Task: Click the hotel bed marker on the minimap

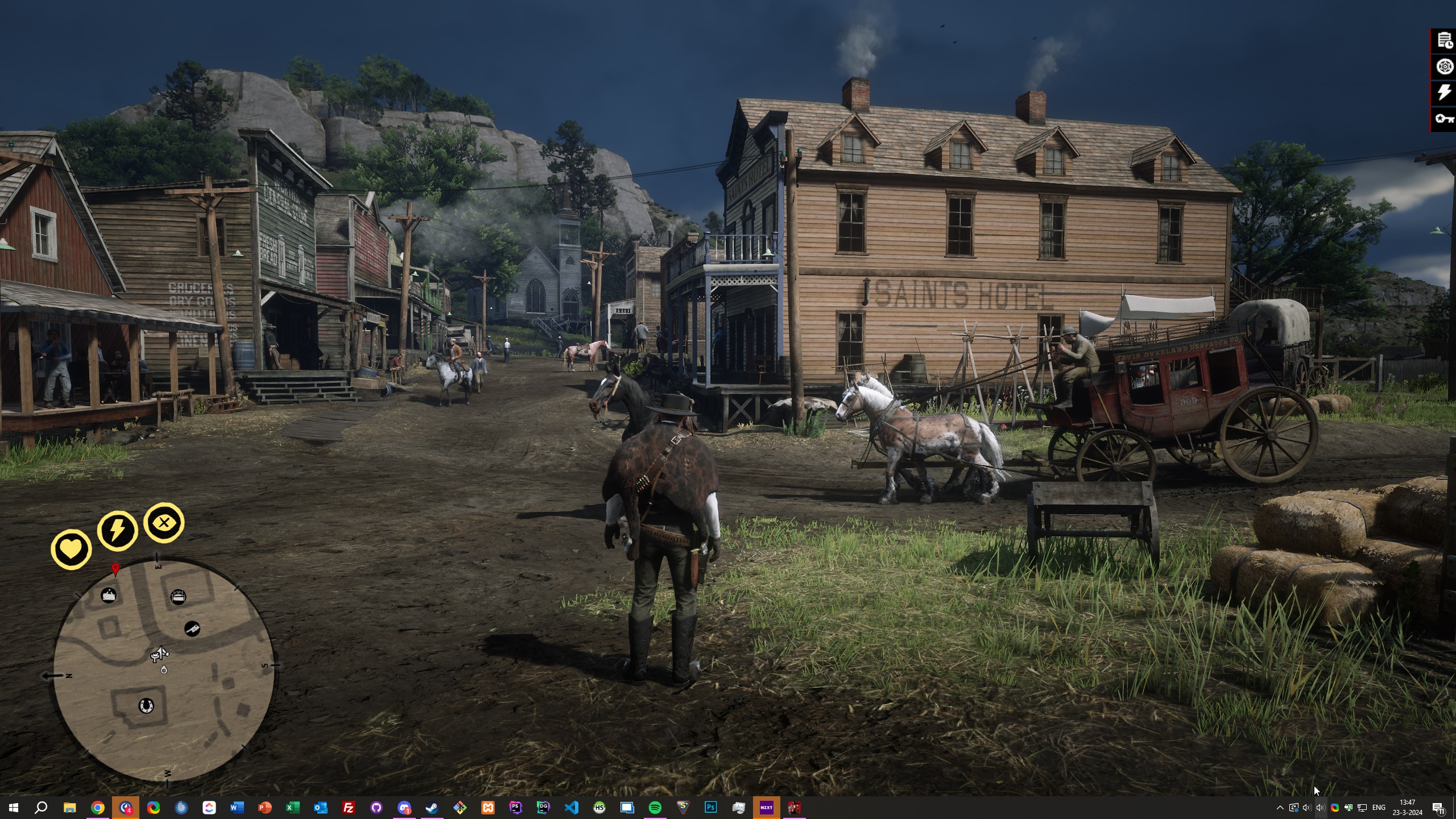Action: [x=178, y=597]
